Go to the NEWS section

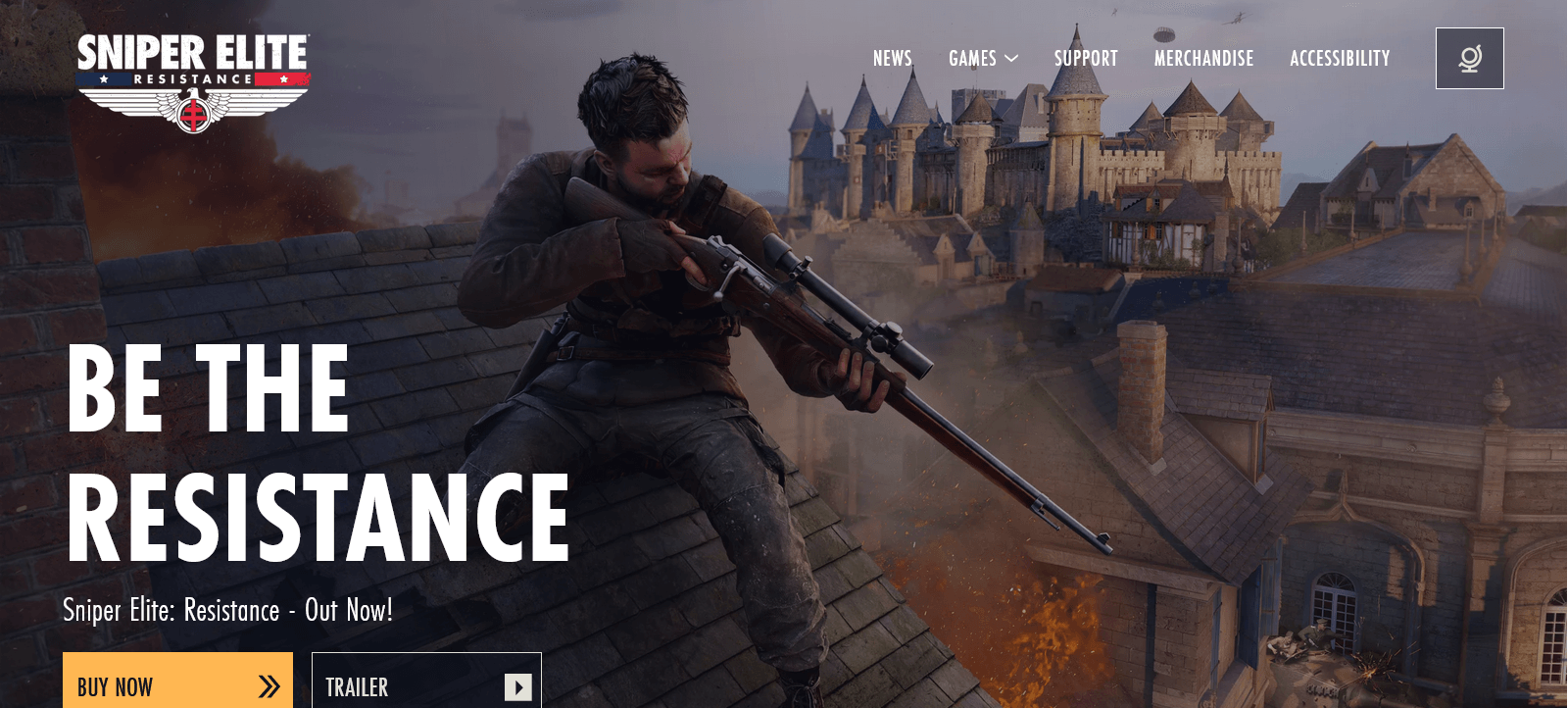tap(892, 58)
